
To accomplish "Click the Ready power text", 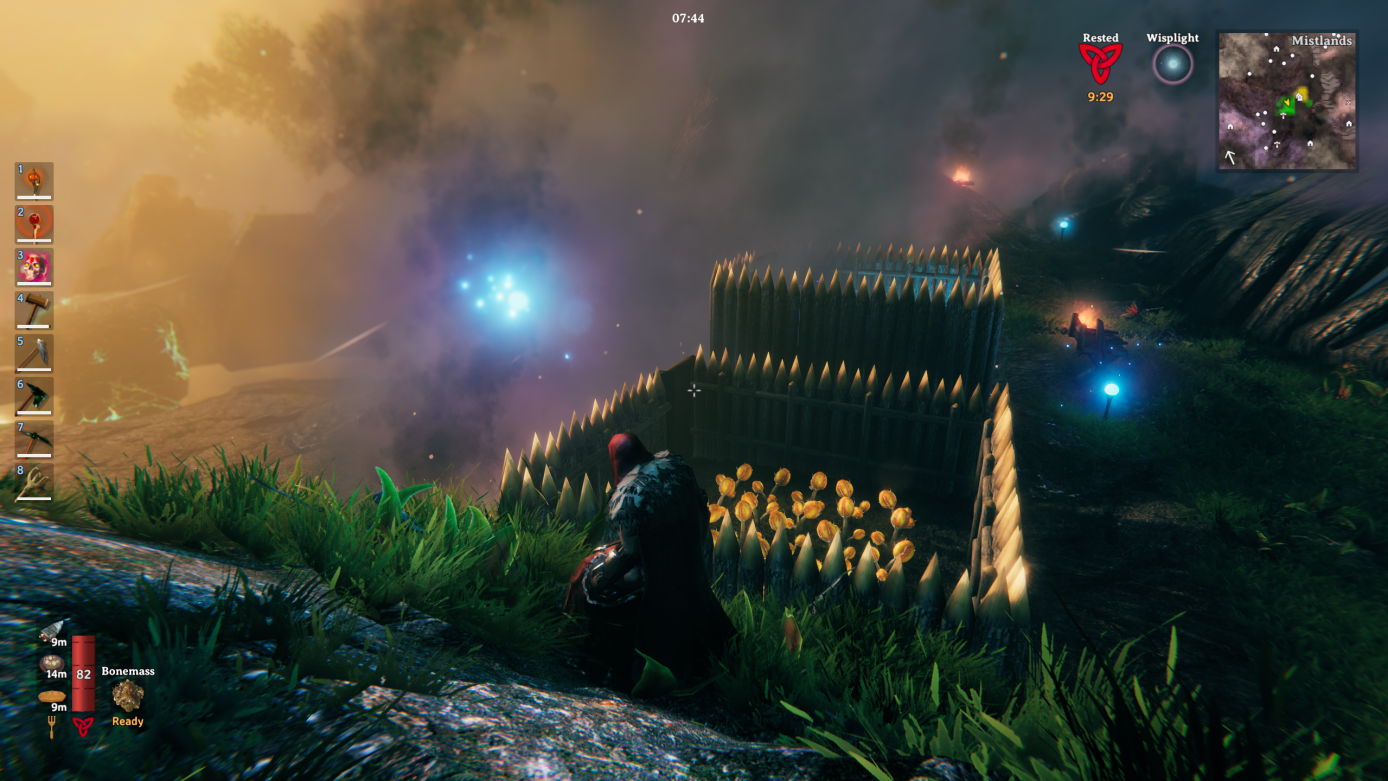I will (x=126, y=720).
